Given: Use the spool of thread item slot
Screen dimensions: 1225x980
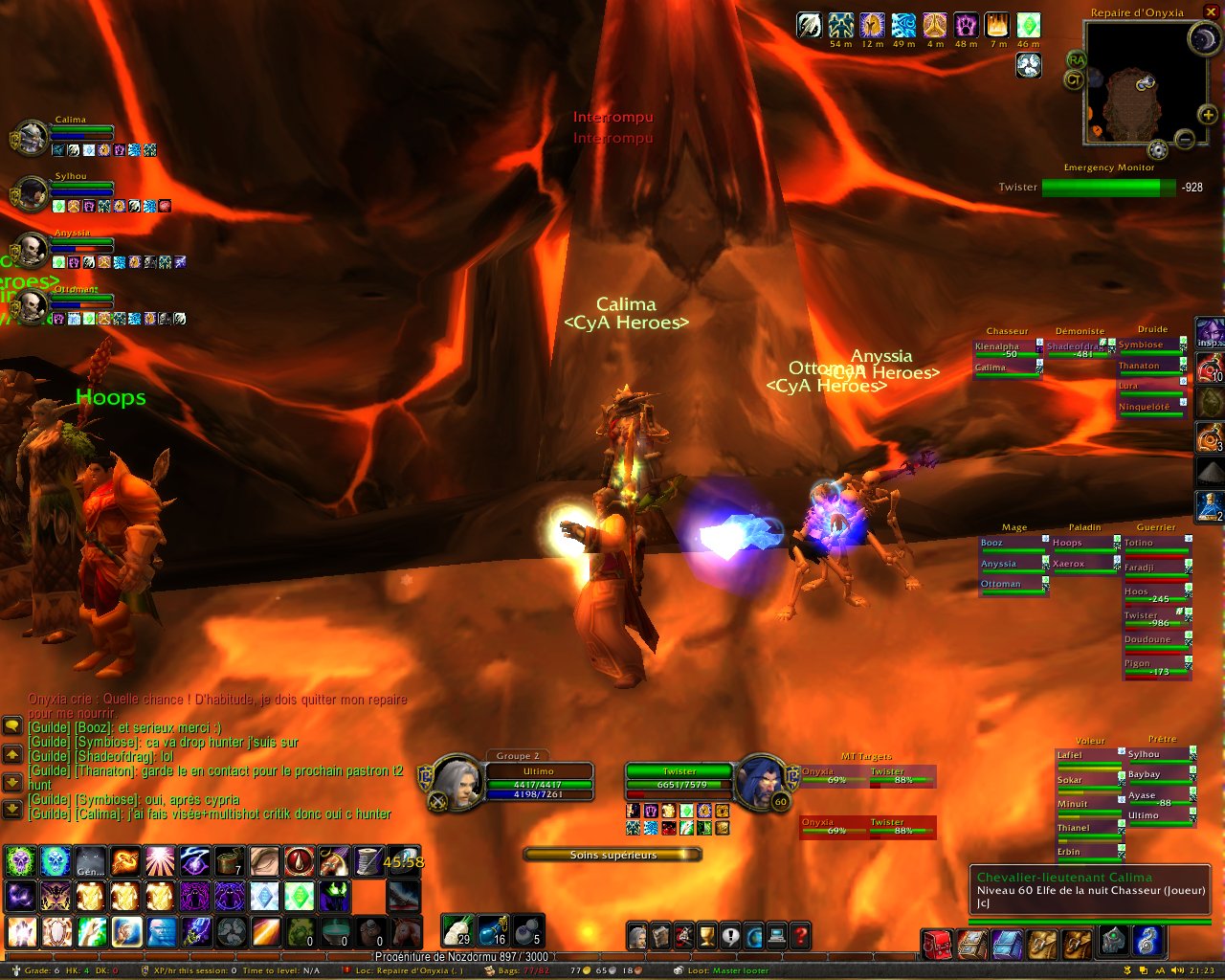Looking at the screenshot, I should coord(368,861).
